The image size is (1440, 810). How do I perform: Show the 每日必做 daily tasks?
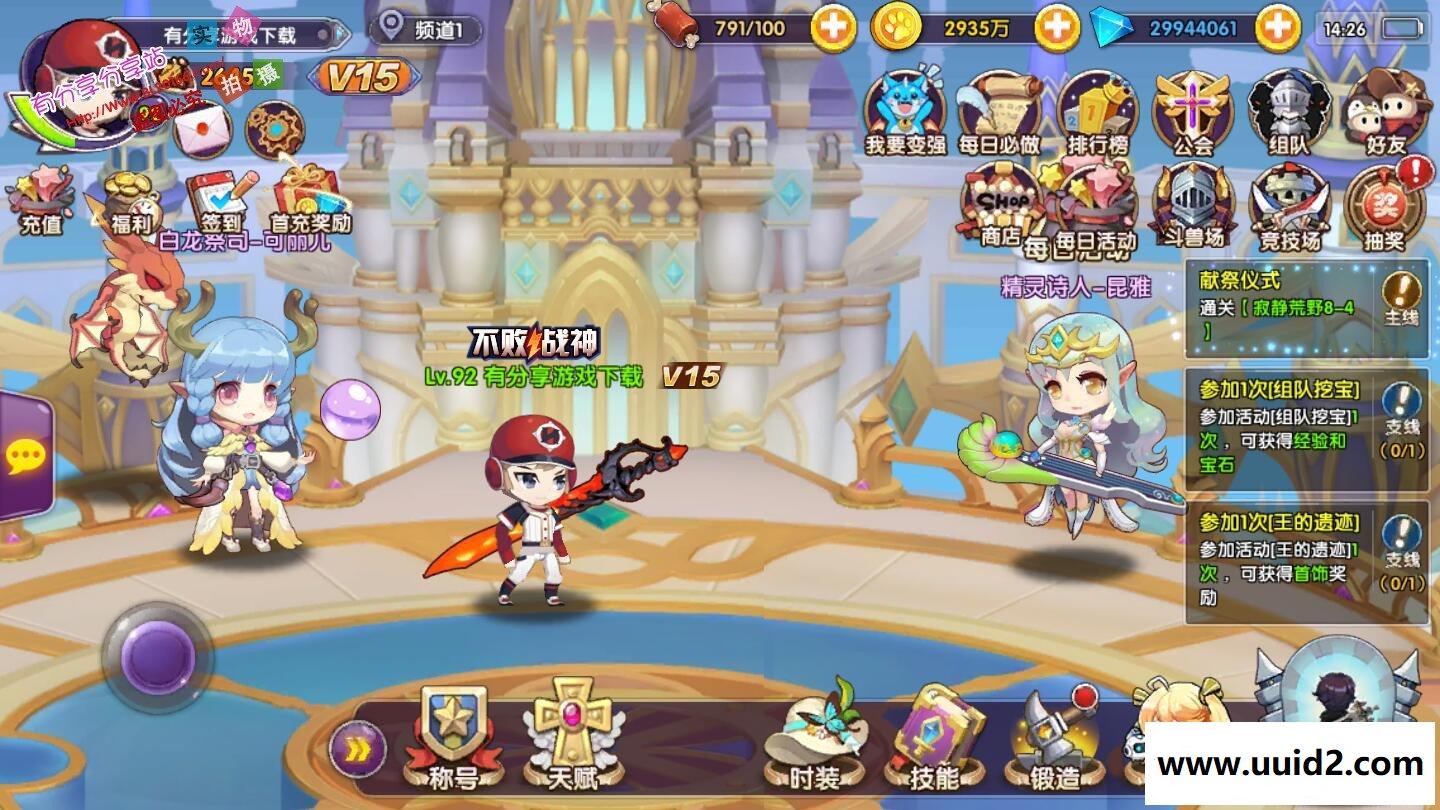[999, 112]
